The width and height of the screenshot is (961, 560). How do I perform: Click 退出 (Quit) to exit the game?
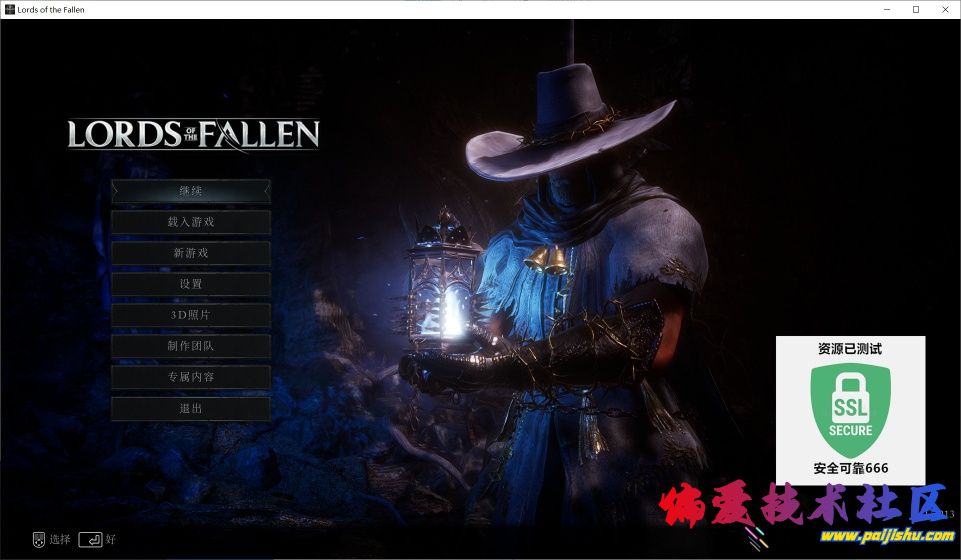click(x=190, y=408)
